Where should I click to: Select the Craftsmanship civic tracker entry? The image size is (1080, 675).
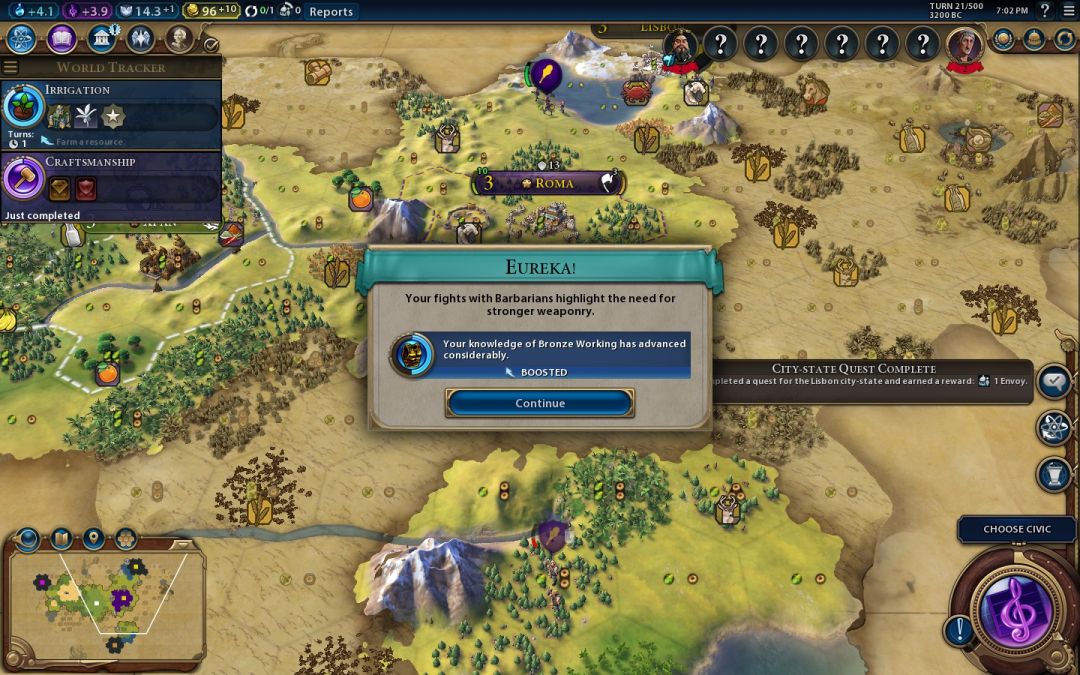coord(110,185)
